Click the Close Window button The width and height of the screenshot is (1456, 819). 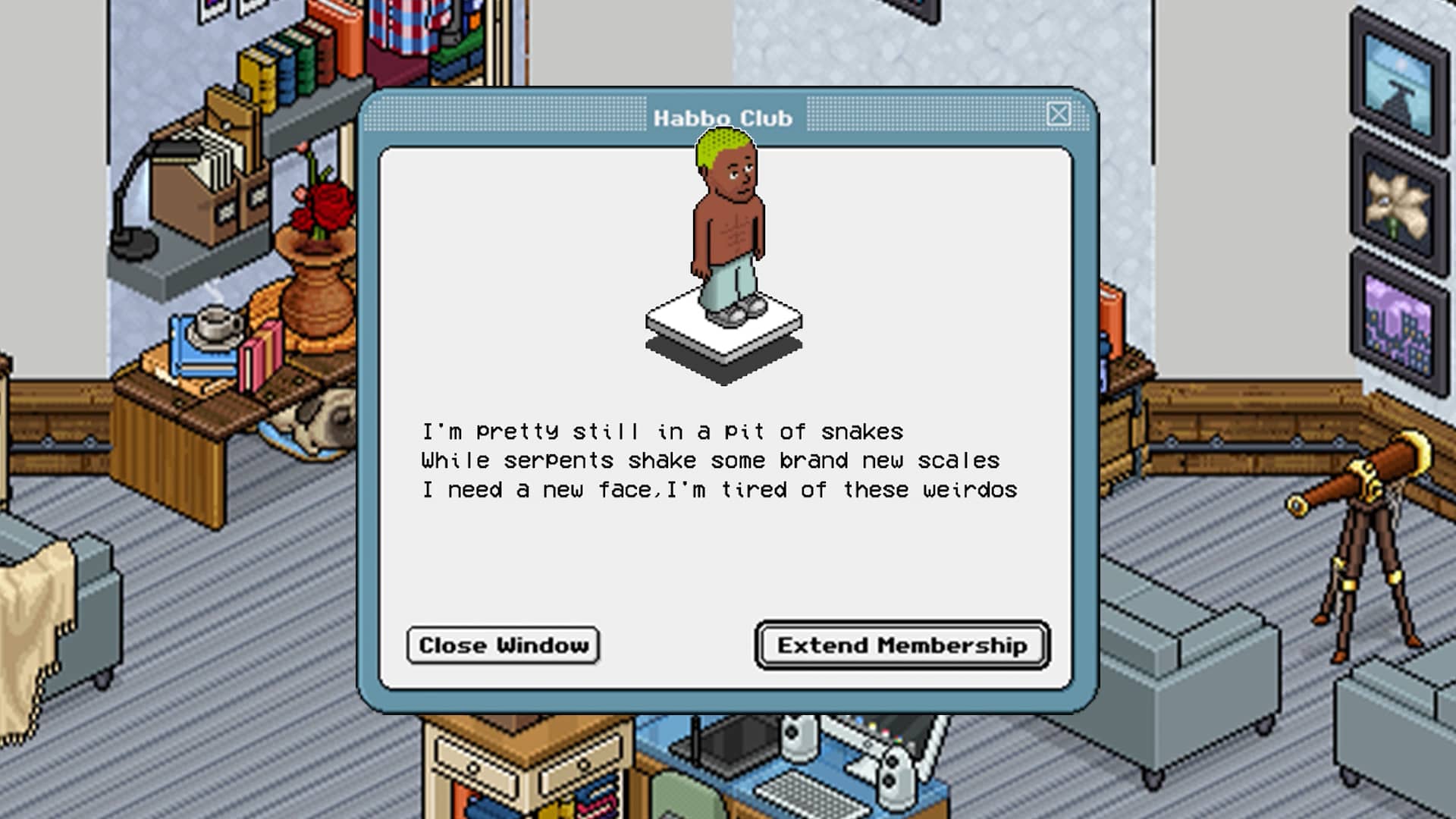coord(503,645)
